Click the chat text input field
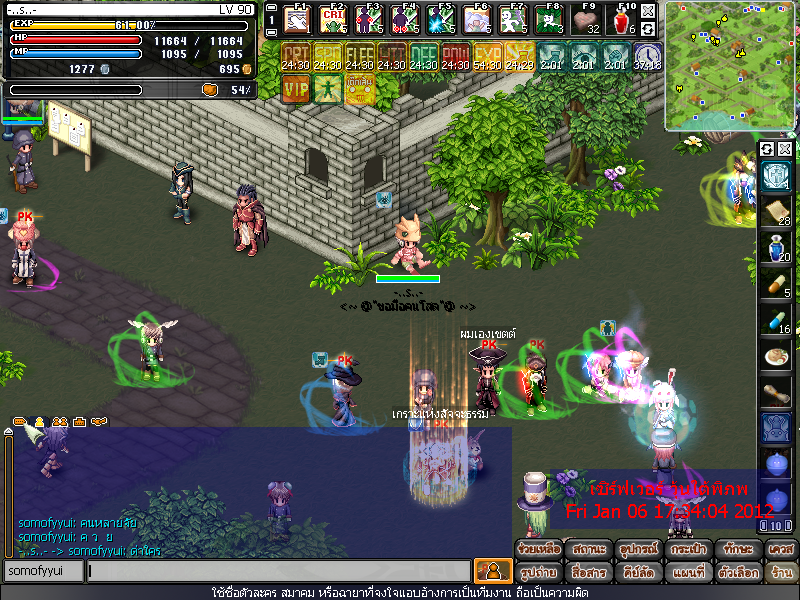Screen dimensions: 800x600 (278, 571)
